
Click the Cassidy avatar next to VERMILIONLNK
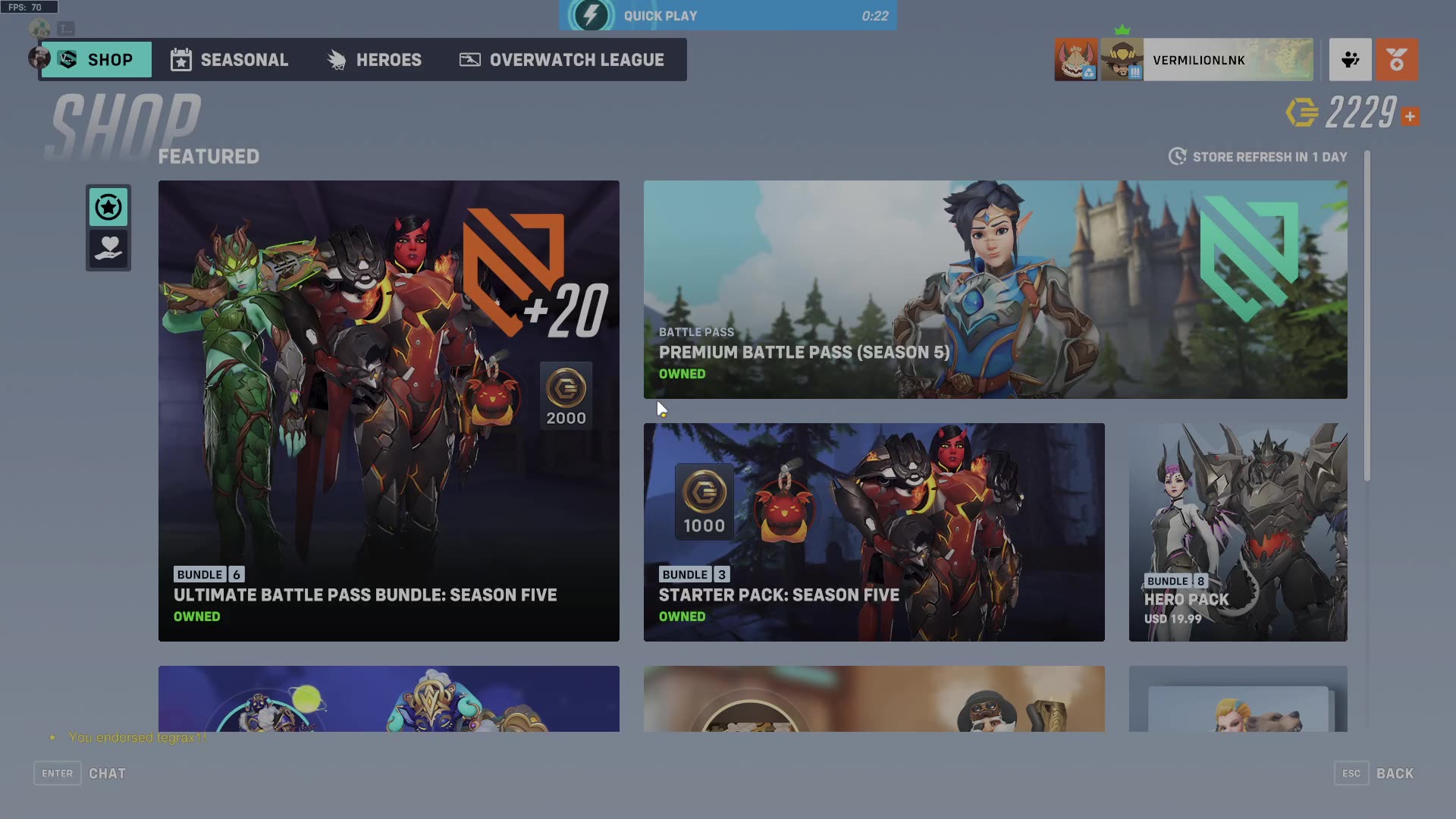(x=1122, y=59)
